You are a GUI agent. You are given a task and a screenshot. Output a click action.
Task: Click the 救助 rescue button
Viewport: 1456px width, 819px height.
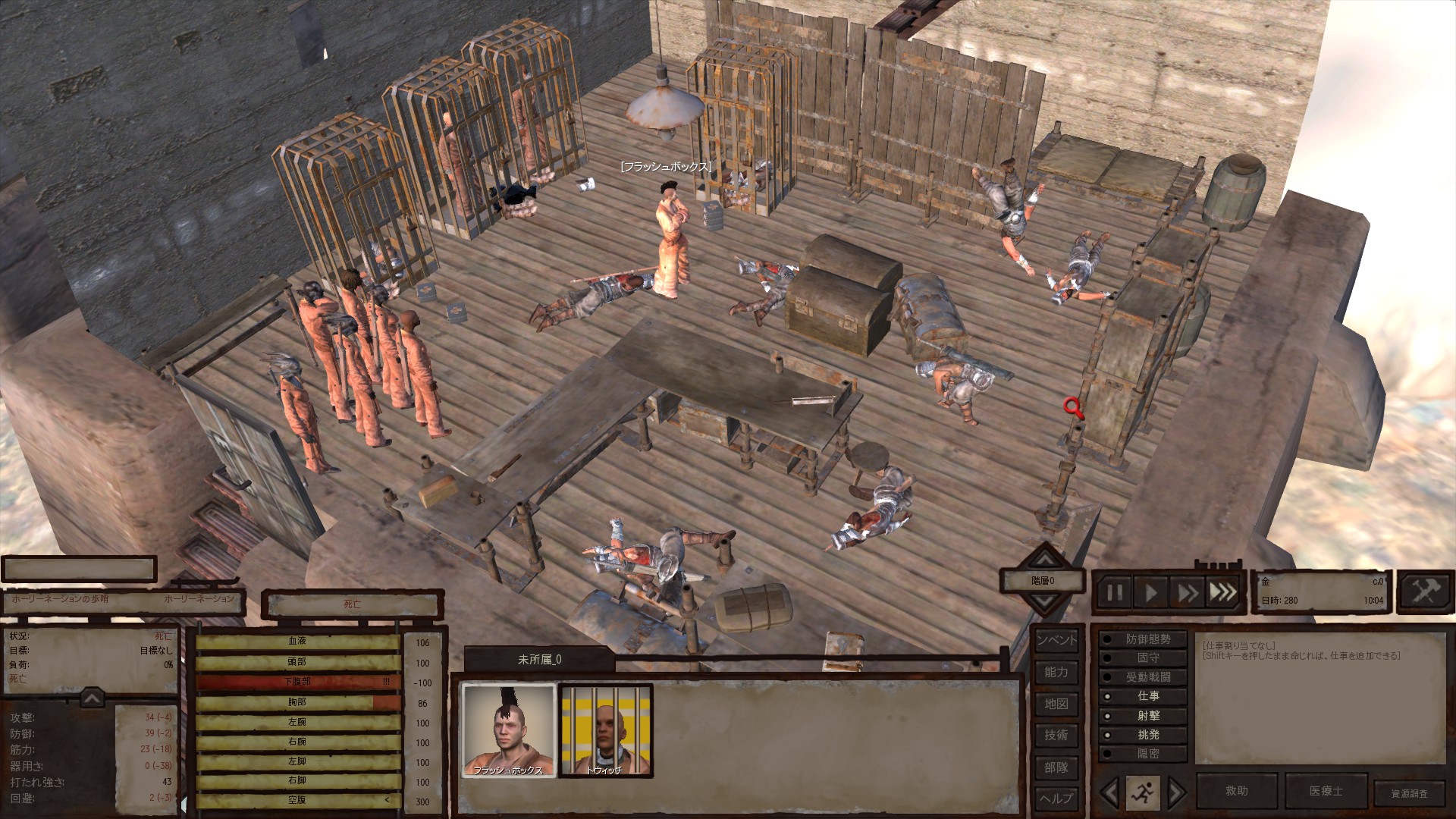pyautogui.click(x=1237, y=791)
